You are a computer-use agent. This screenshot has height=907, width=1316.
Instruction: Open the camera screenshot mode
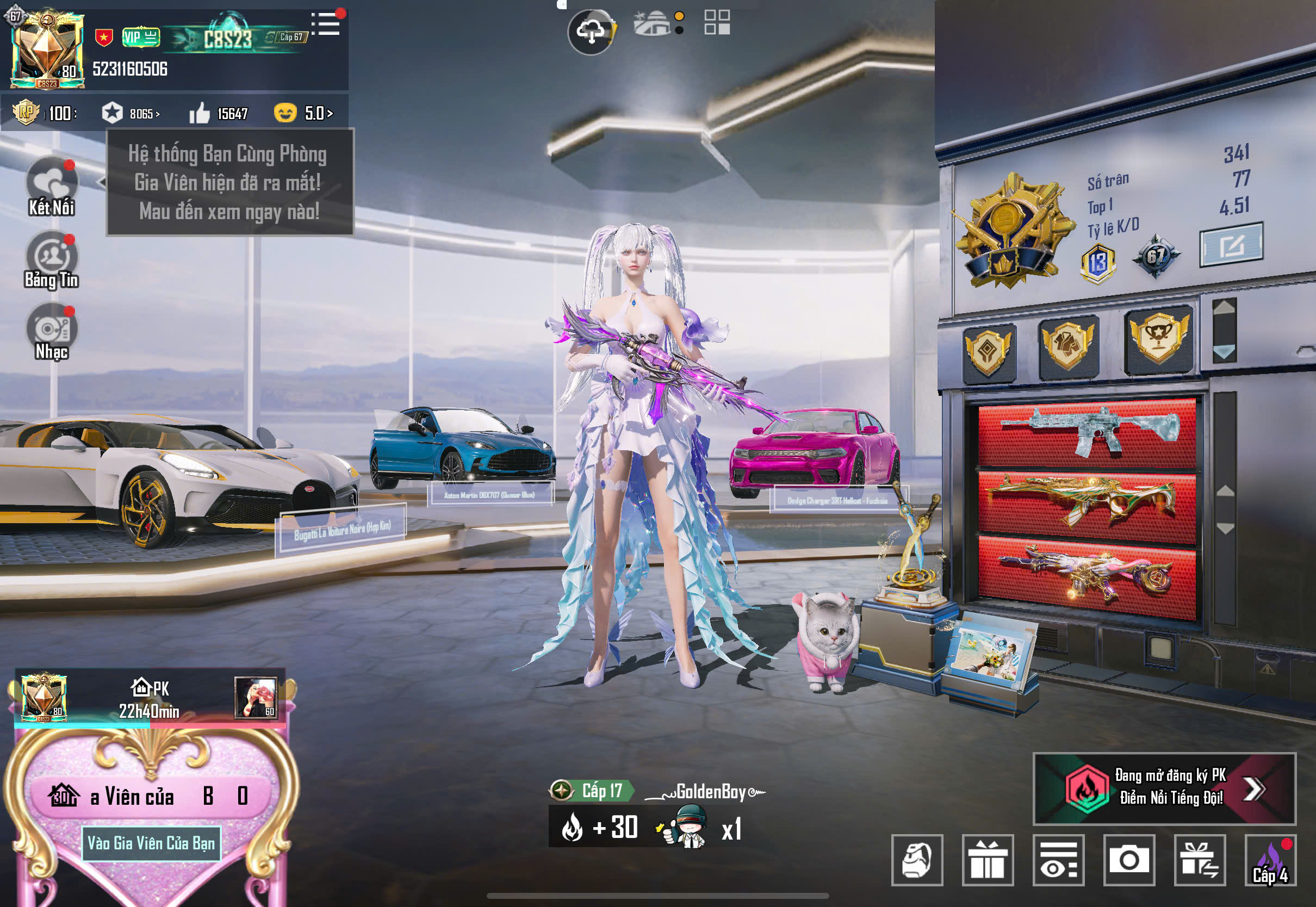(x=1129, y=860)
